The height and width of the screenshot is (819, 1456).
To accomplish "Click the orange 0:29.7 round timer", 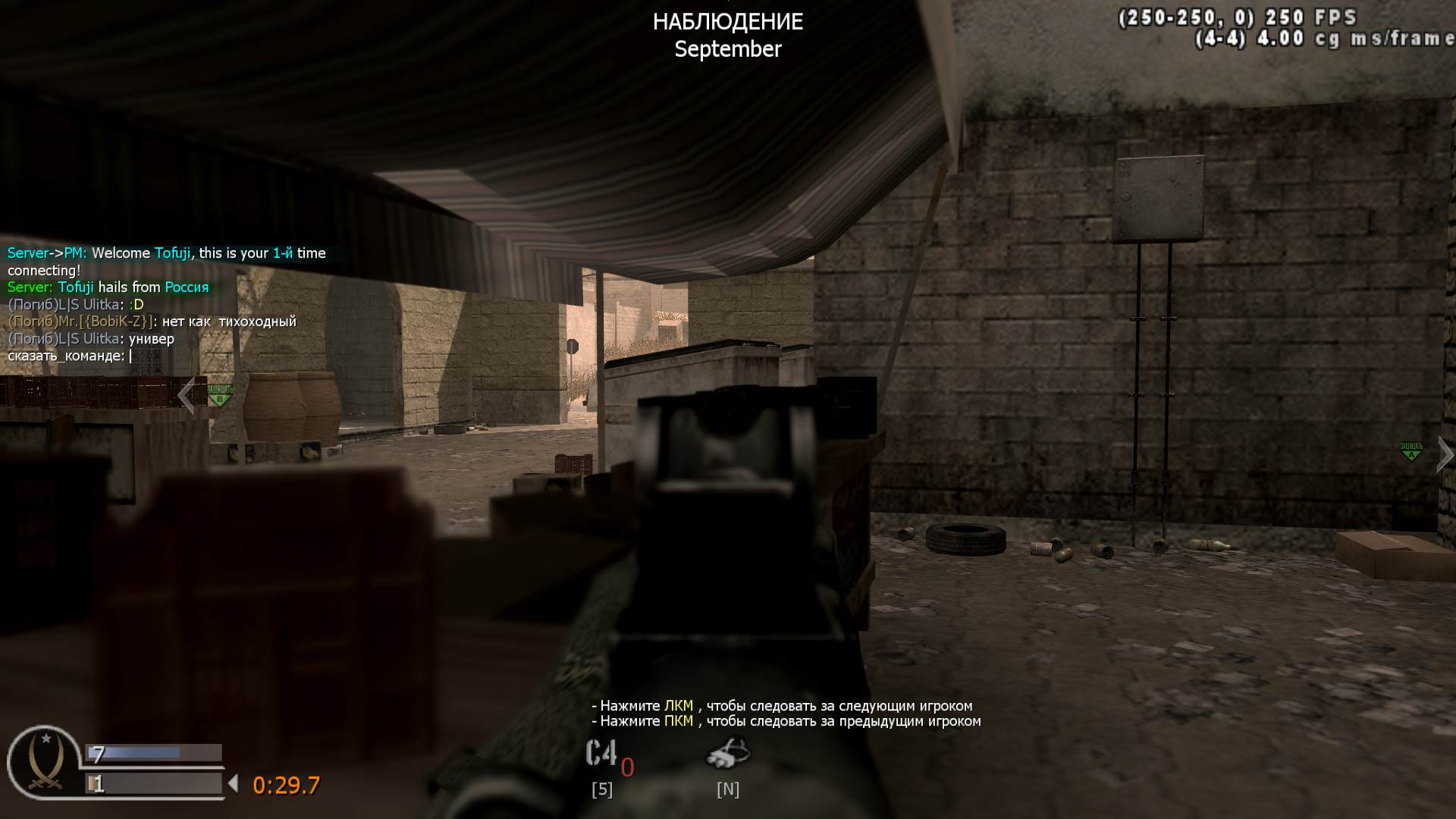I will pyautogui.click(x=287, y=786).
